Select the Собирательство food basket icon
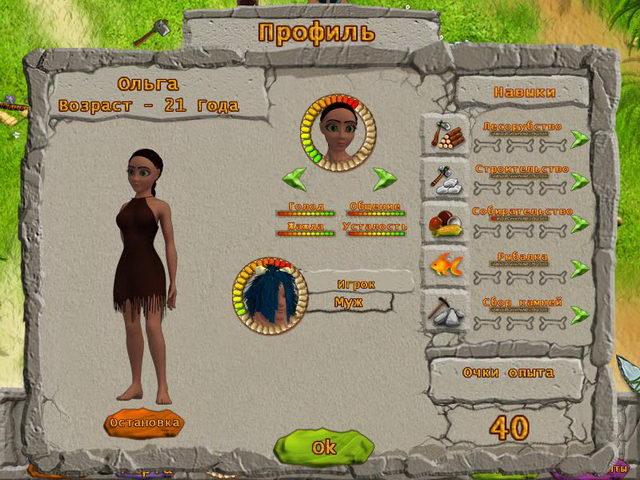The image size is (640, 480). coord(445,222)
